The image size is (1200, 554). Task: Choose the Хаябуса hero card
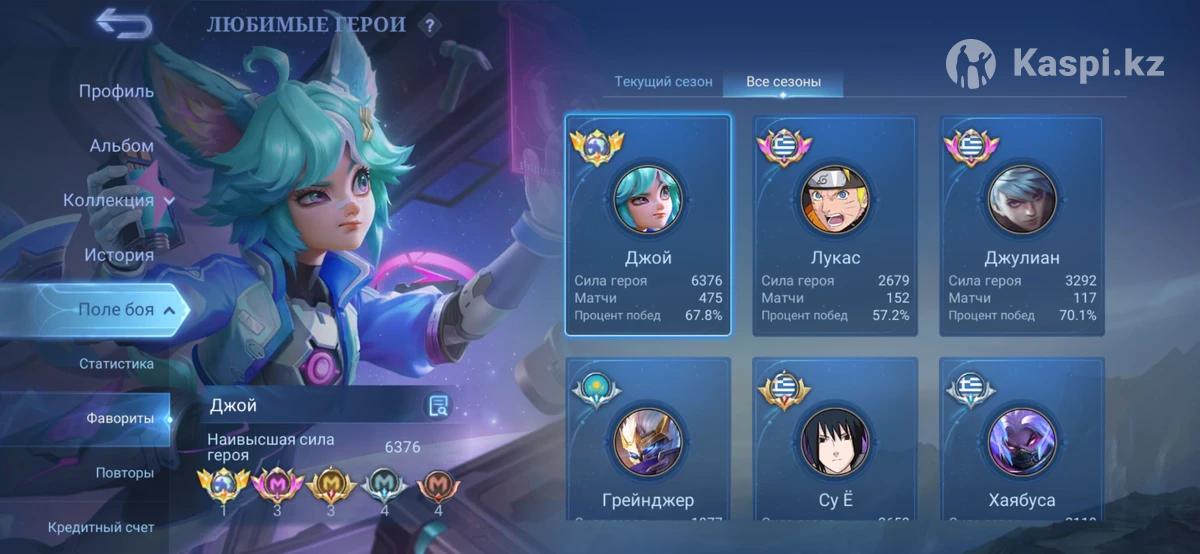1022,440
